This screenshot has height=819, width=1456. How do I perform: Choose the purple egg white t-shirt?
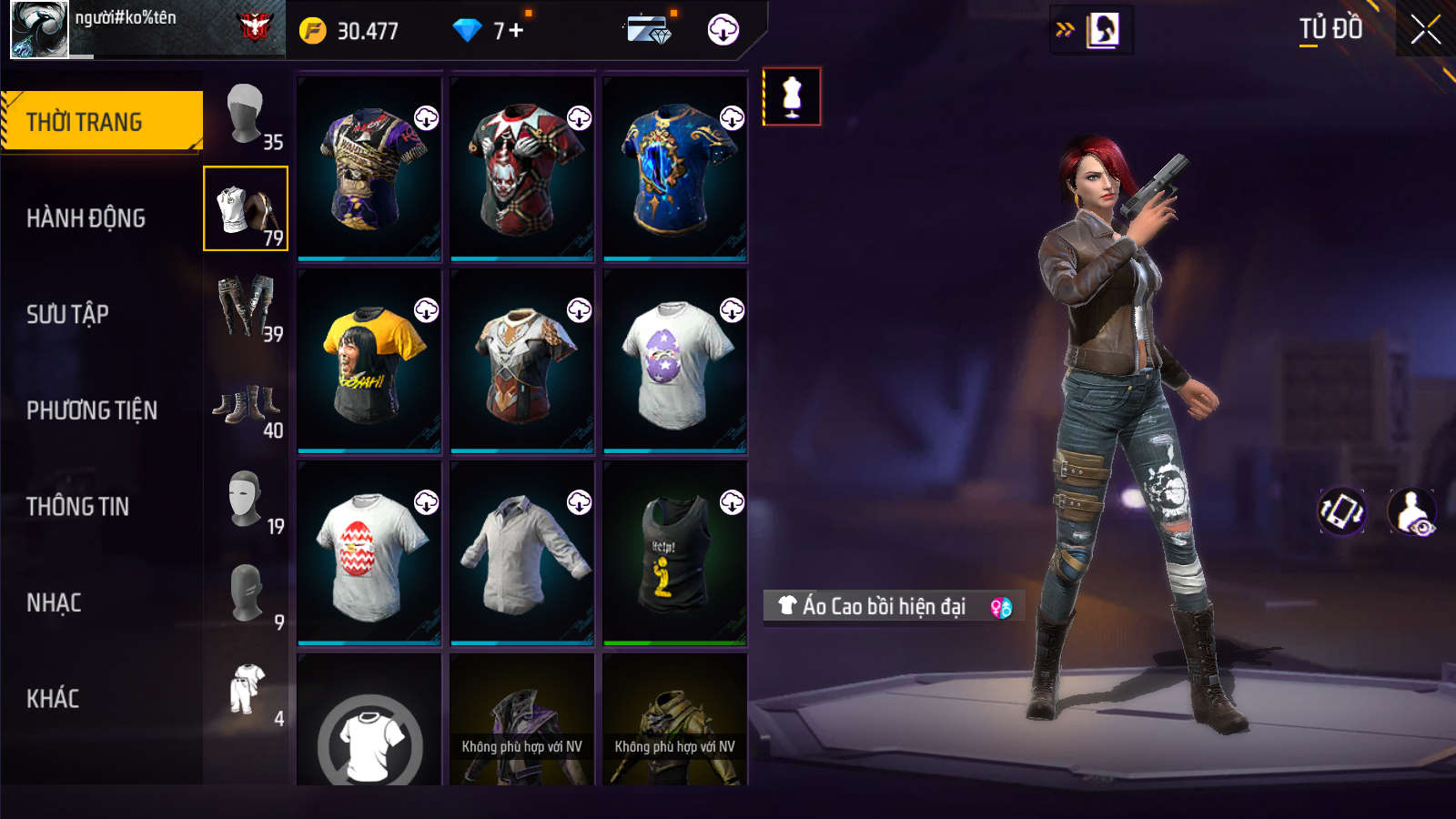(x=675, y=361)
